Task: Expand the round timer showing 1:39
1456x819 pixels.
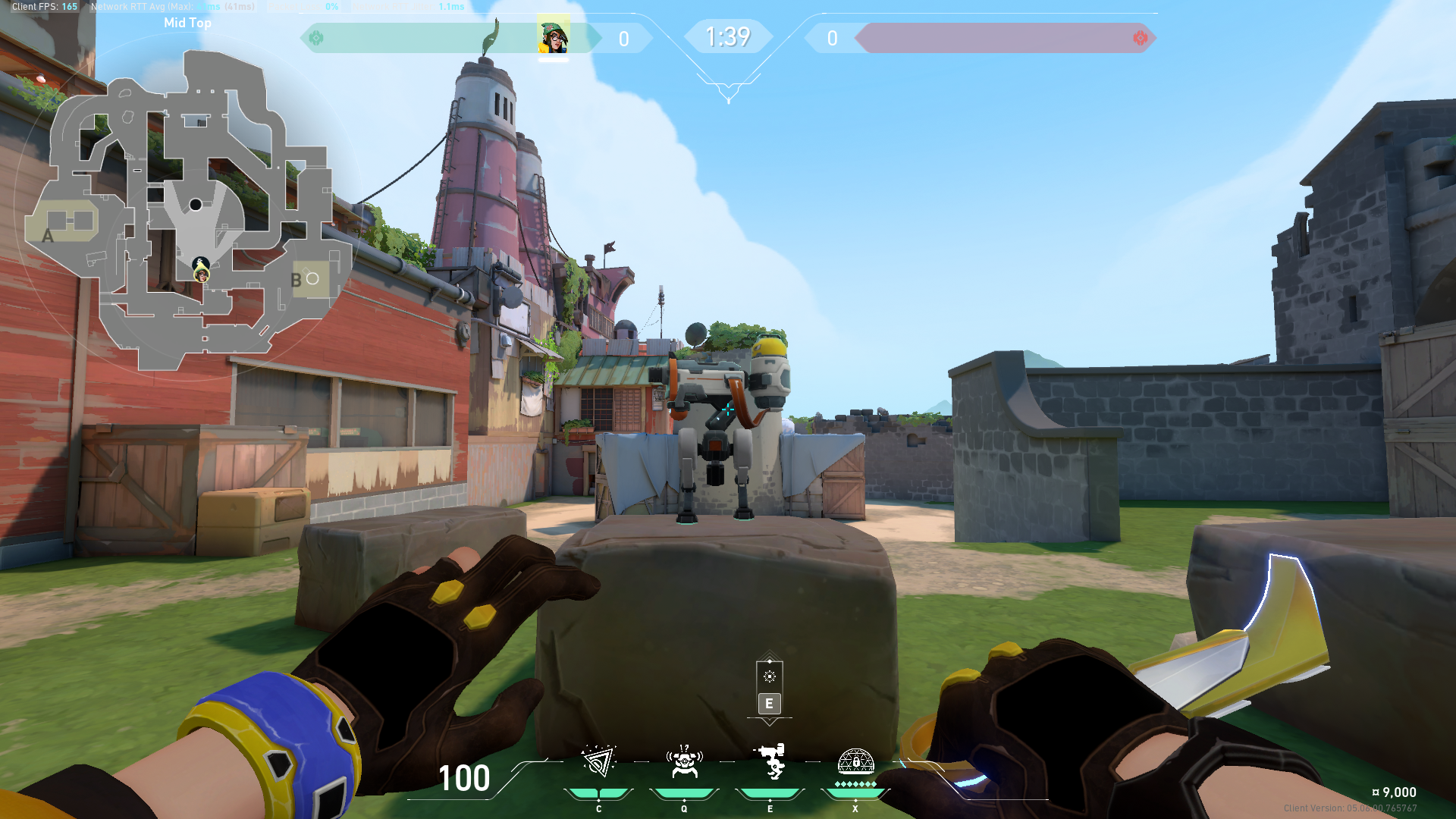Action: coord(728,36)
